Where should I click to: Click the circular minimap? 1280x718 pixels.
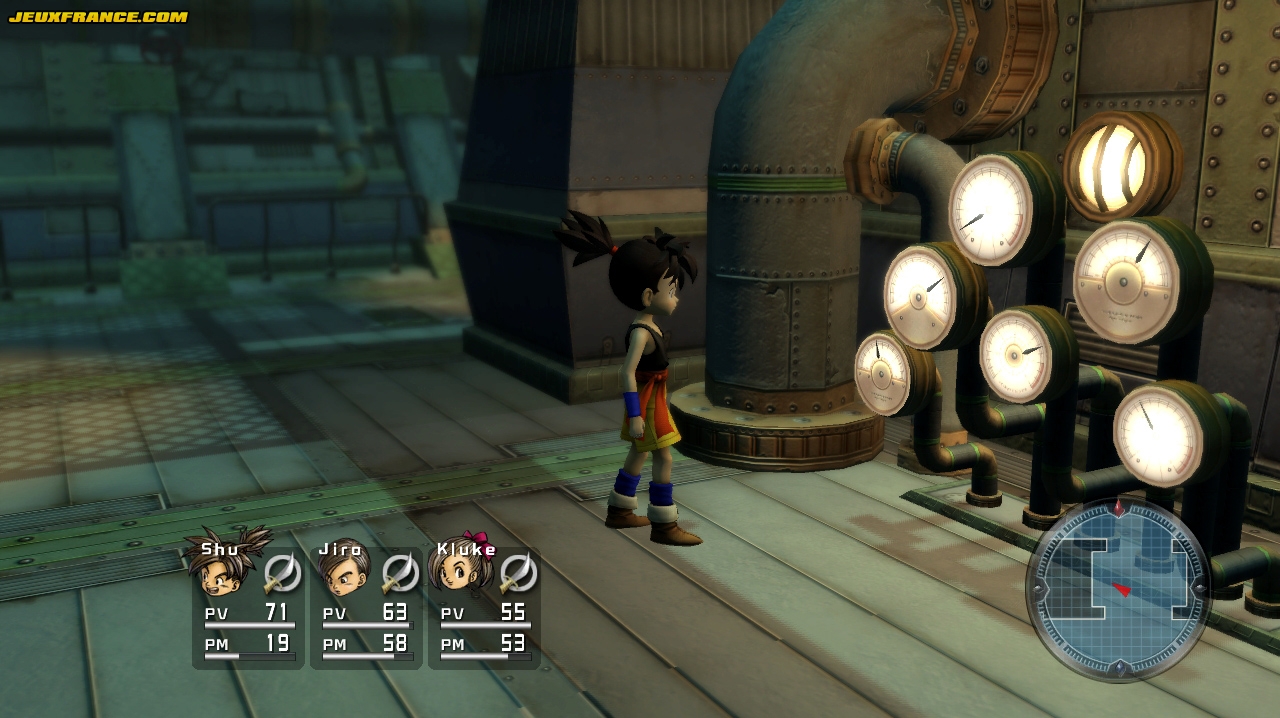coord(1118,589)
